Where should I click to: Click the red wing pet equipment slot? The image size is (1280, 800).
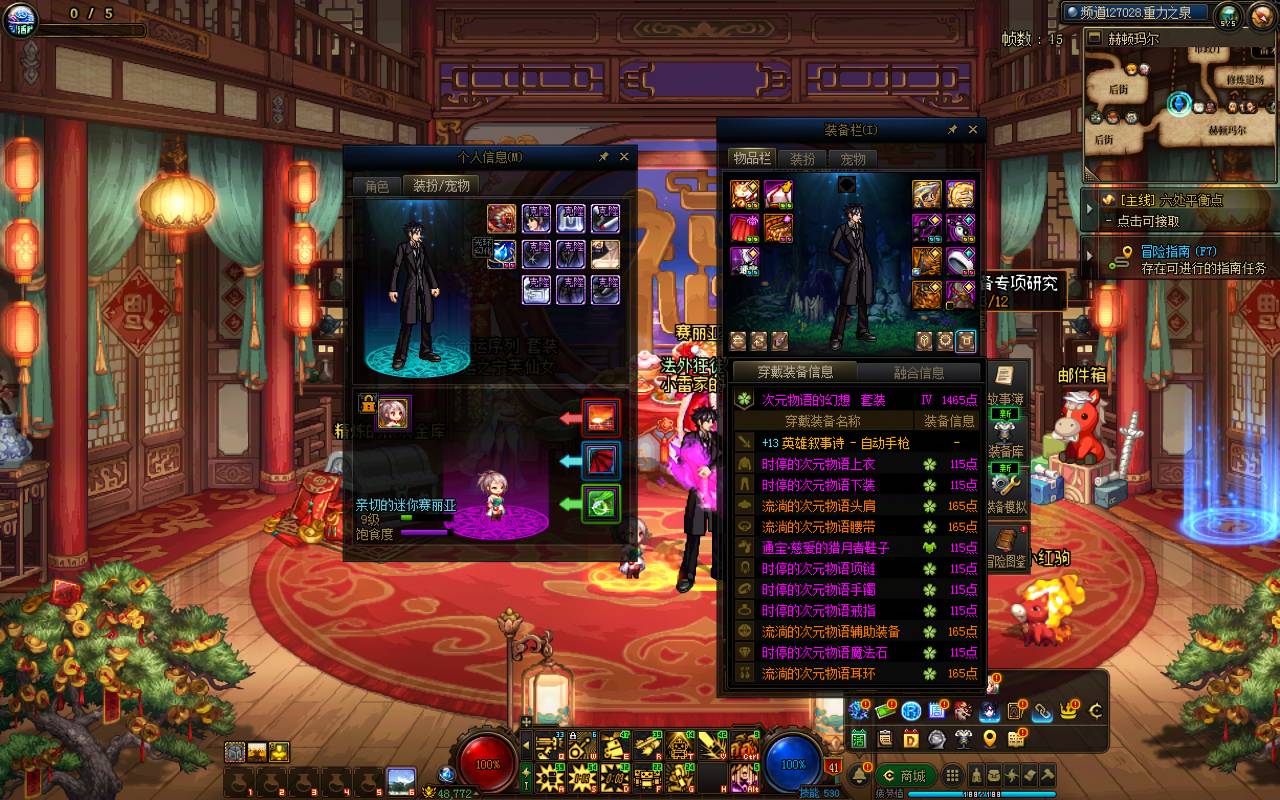pos(602,460)
